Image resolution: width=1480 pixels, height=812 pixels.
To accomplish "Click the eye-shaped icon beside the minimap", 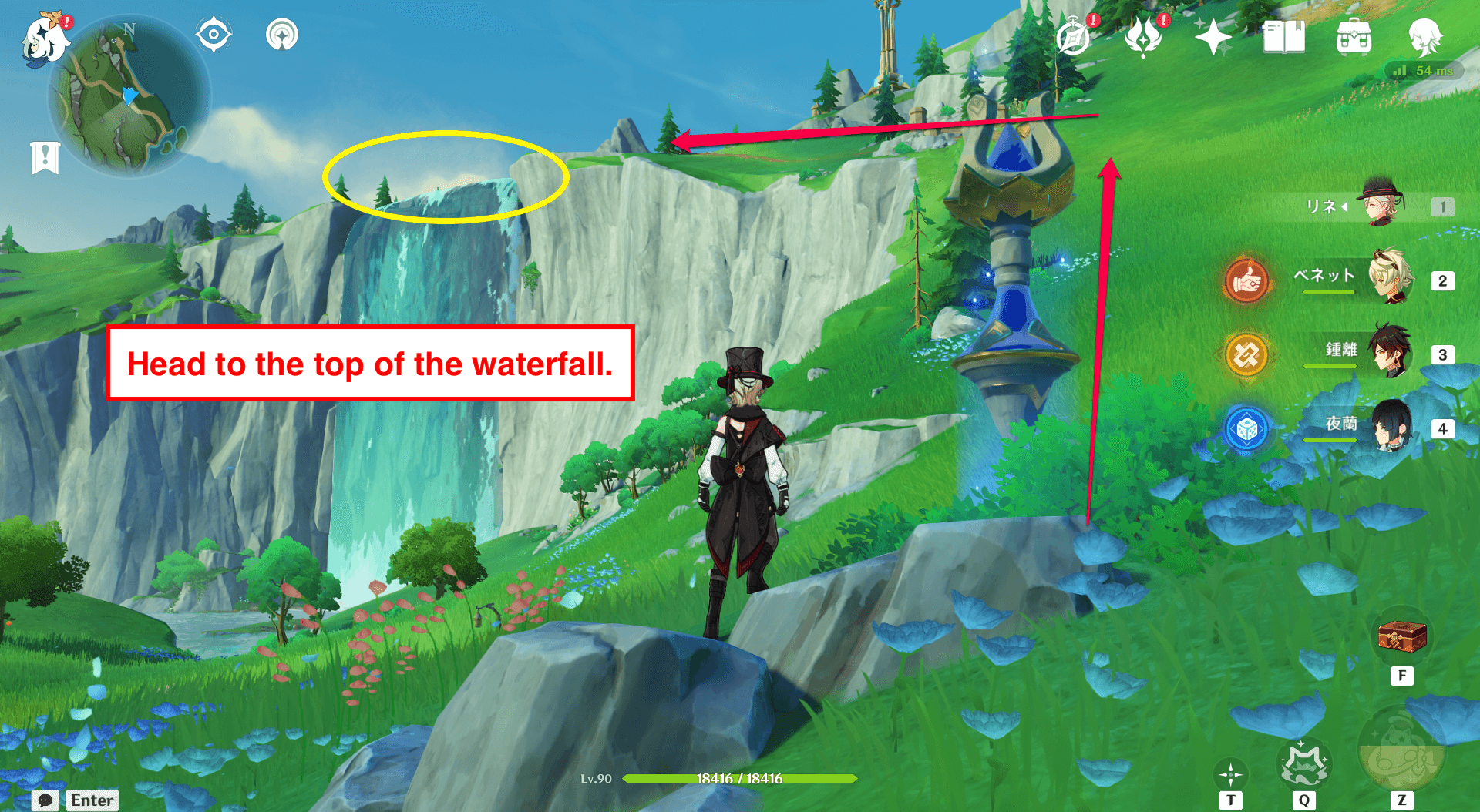I will point(213,33).
